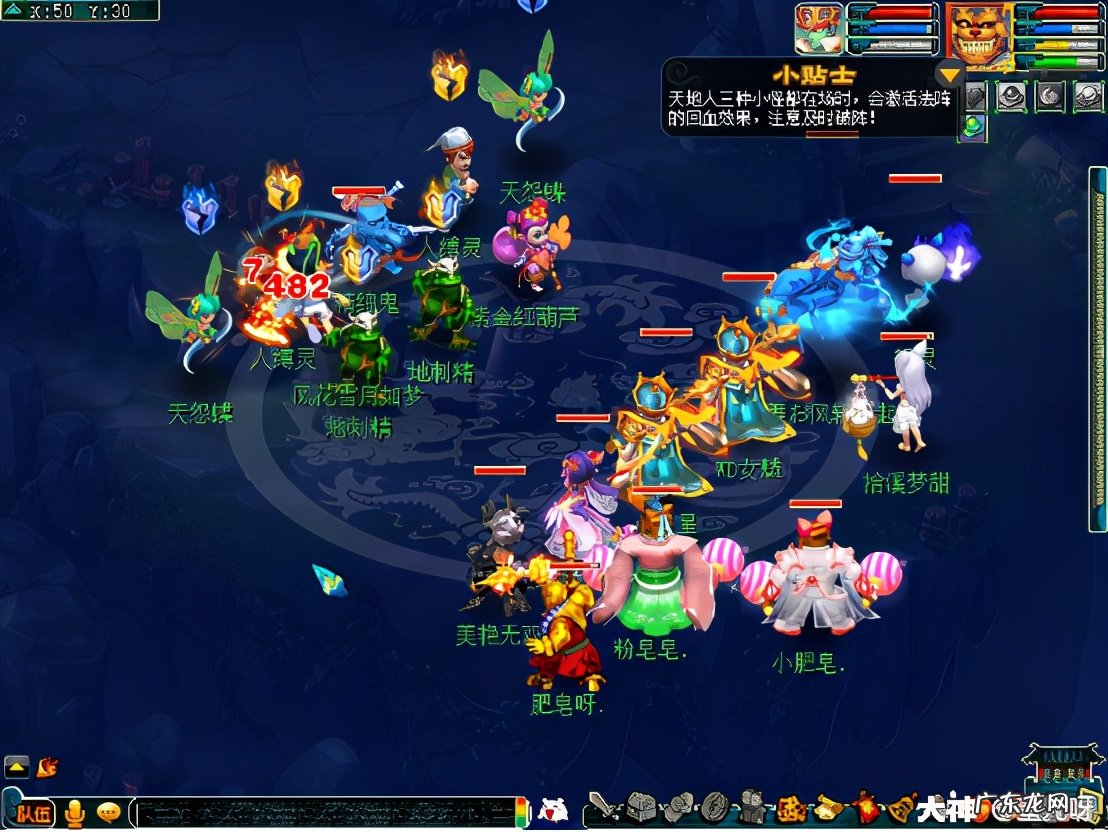Open the golden scroll icon
This screenshot has width=1108, height=832.
(828, 806)
